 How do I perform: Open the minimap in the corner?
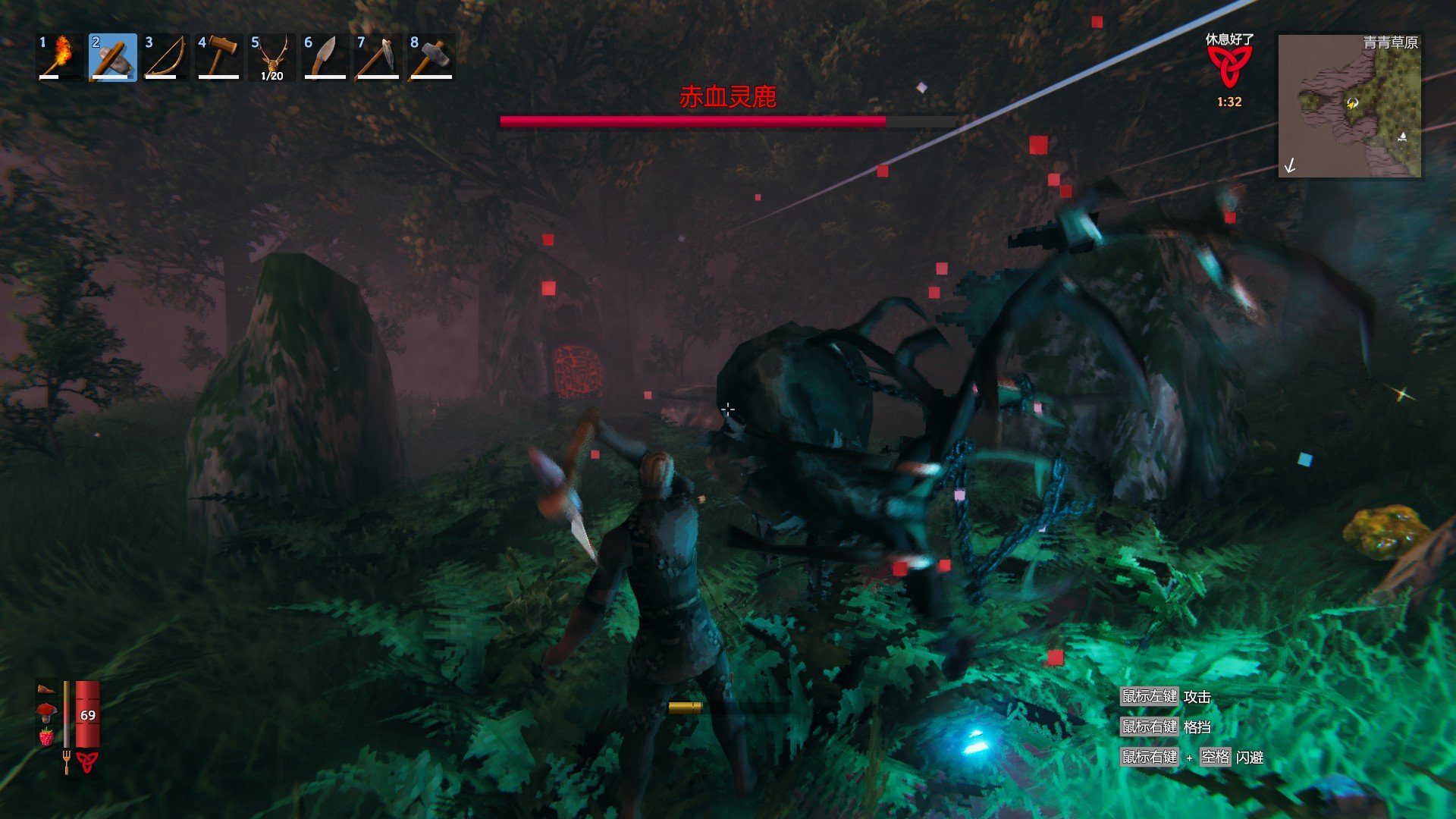coord(1350,106)
